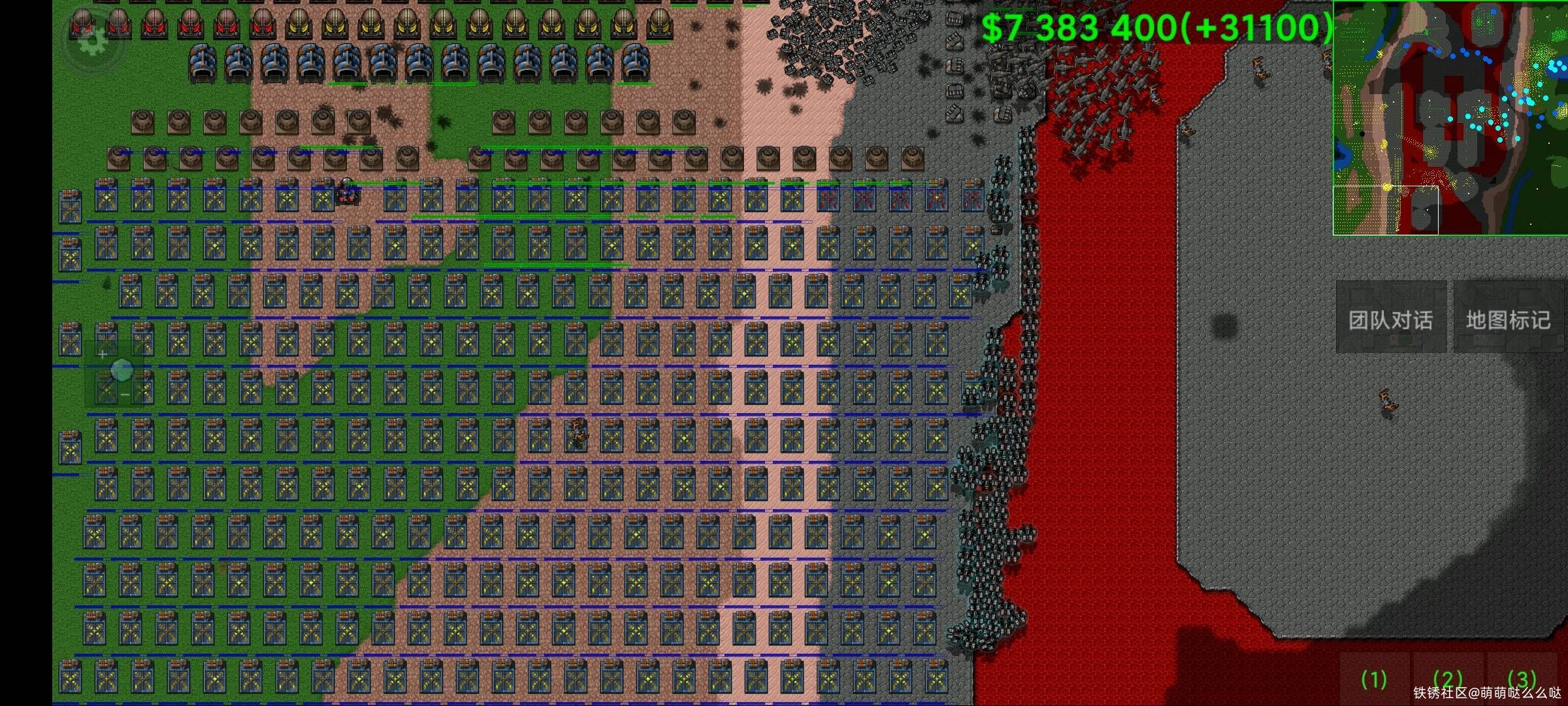Select control group (2)

click(1447, 680)
